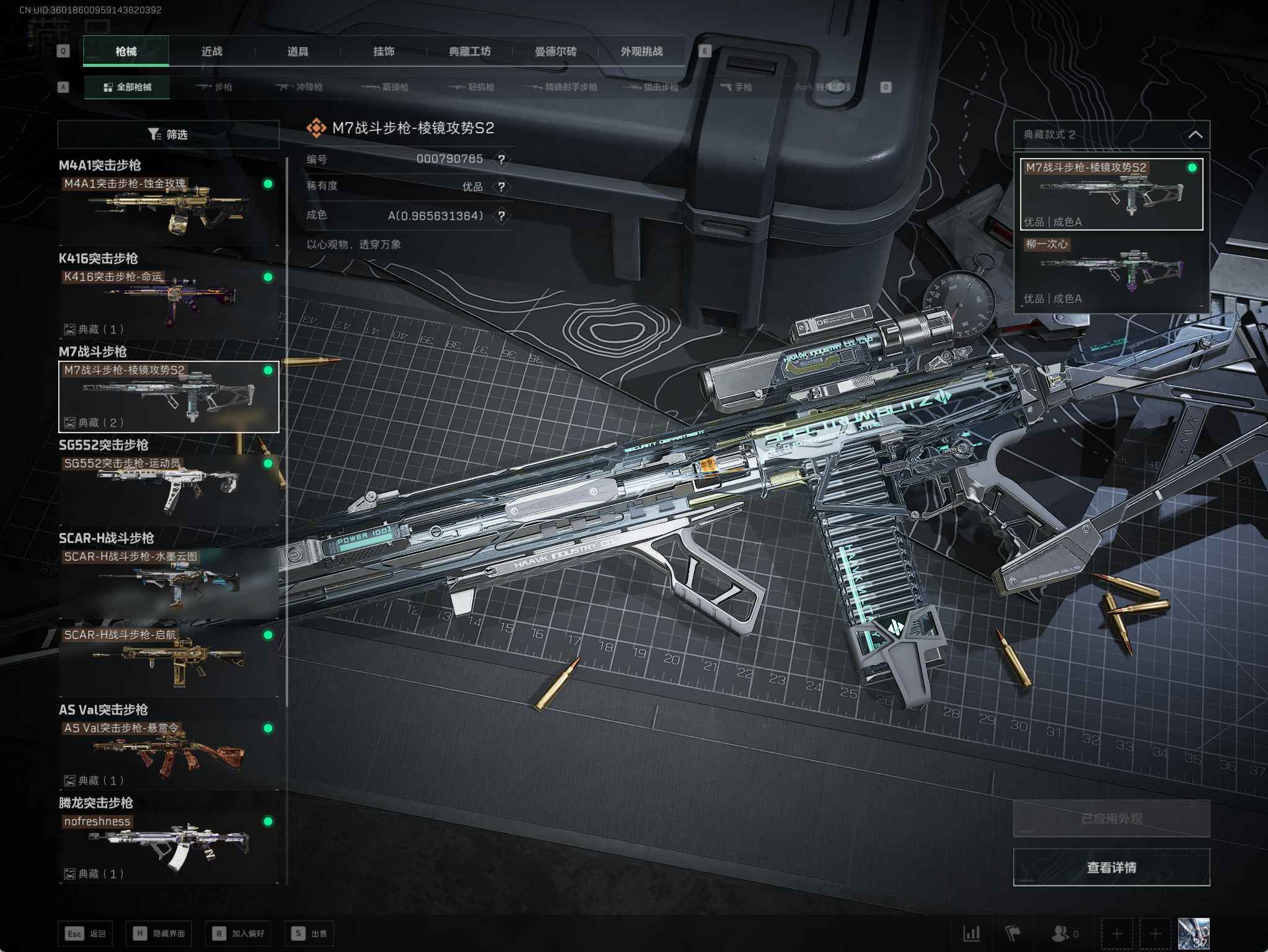Image resolution: width=1268 pixels, height=952 pixels.
Task: Open the 曼德尔砖 tab
Action: 555,51
